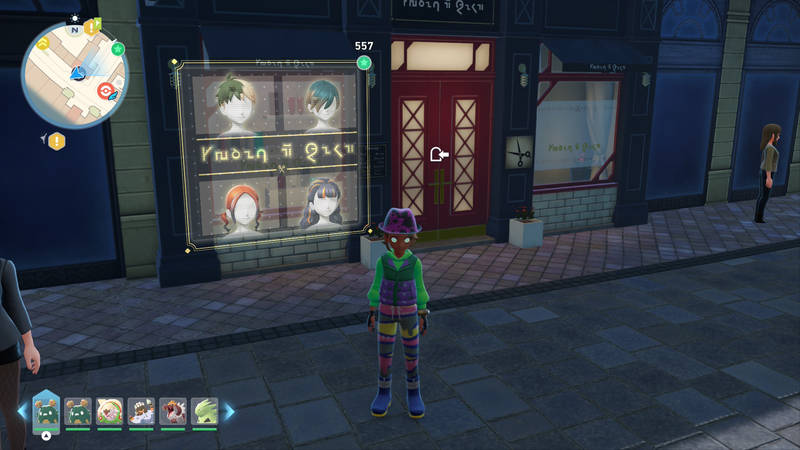Click the right arrow beside the party bar
Image resolution: width=800 pixels, height=450 pixels.
228,410
